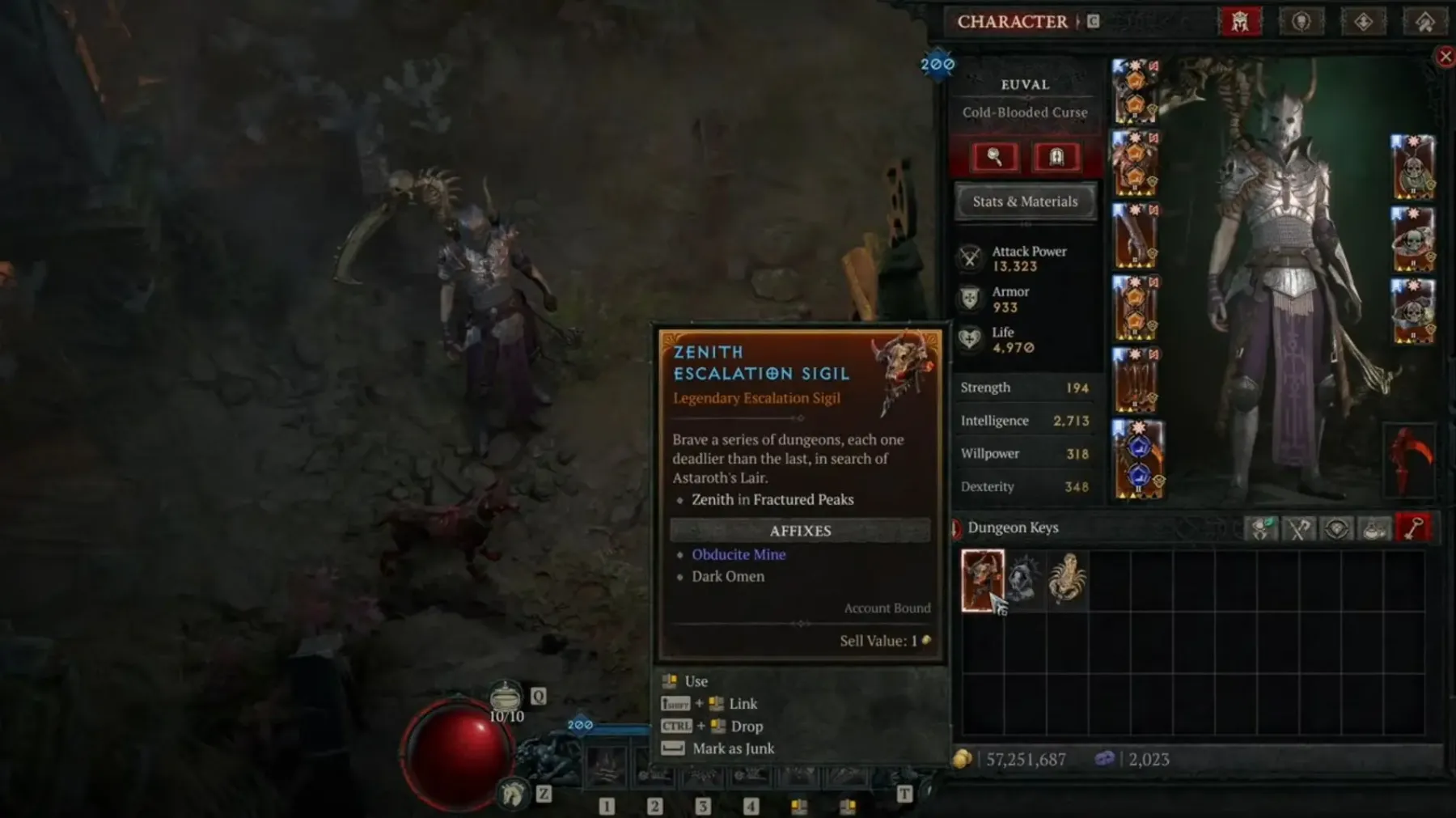Switch to the skull emblem top tab
This screenshot has width=1456, height=818.
tap(1301, 22)
